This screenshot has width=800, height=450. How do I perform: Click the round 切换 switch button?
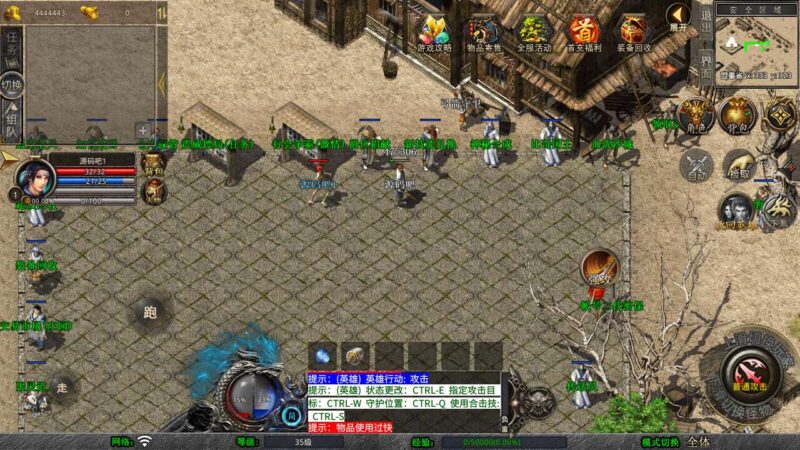[12, 86]
